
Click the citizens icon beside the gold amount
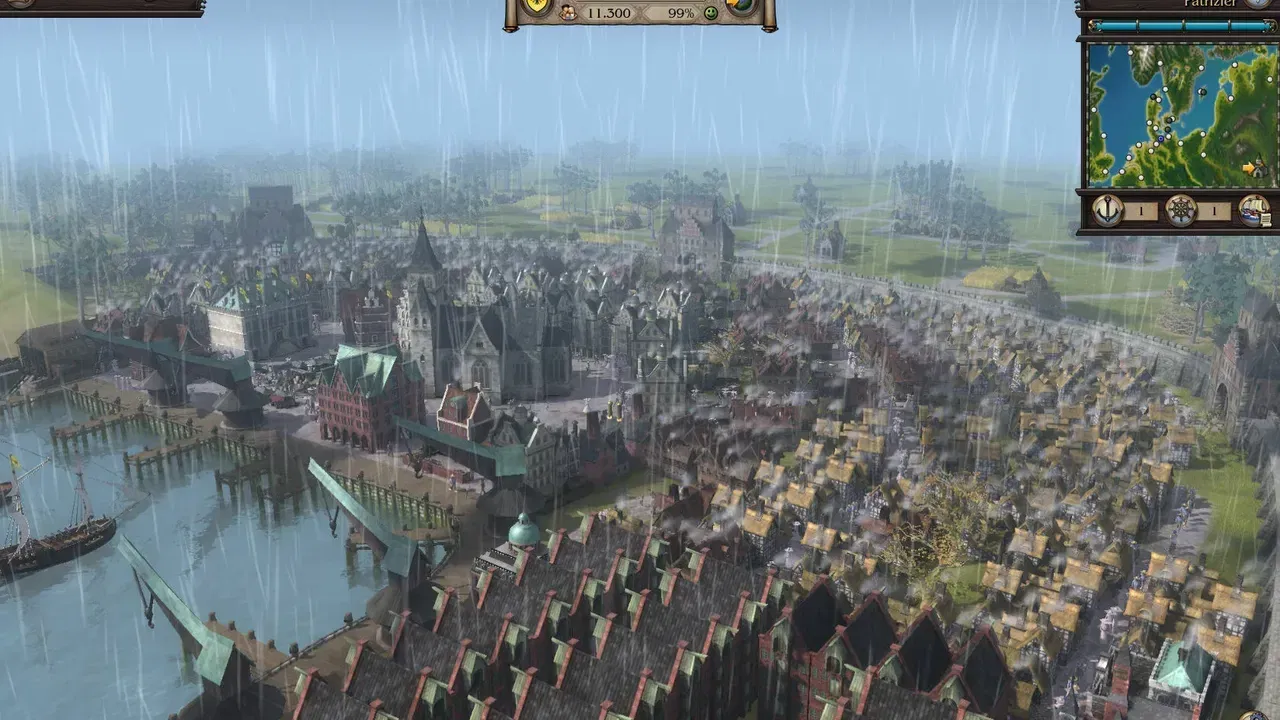(568, 14)
